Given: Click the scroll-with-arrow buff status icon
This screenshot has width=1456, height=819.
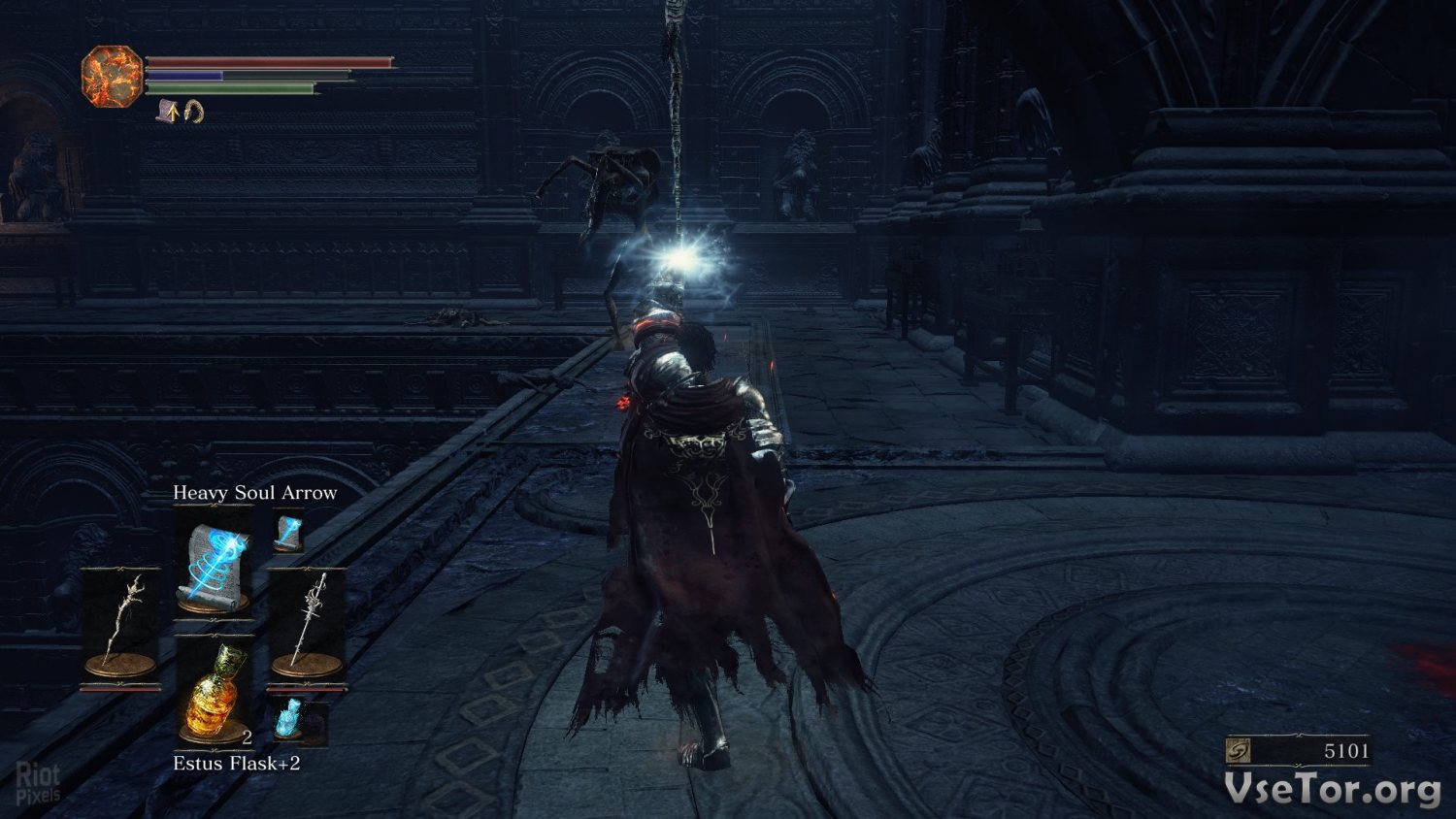Looking at the screenshot, I should click(x=169, y=111).
